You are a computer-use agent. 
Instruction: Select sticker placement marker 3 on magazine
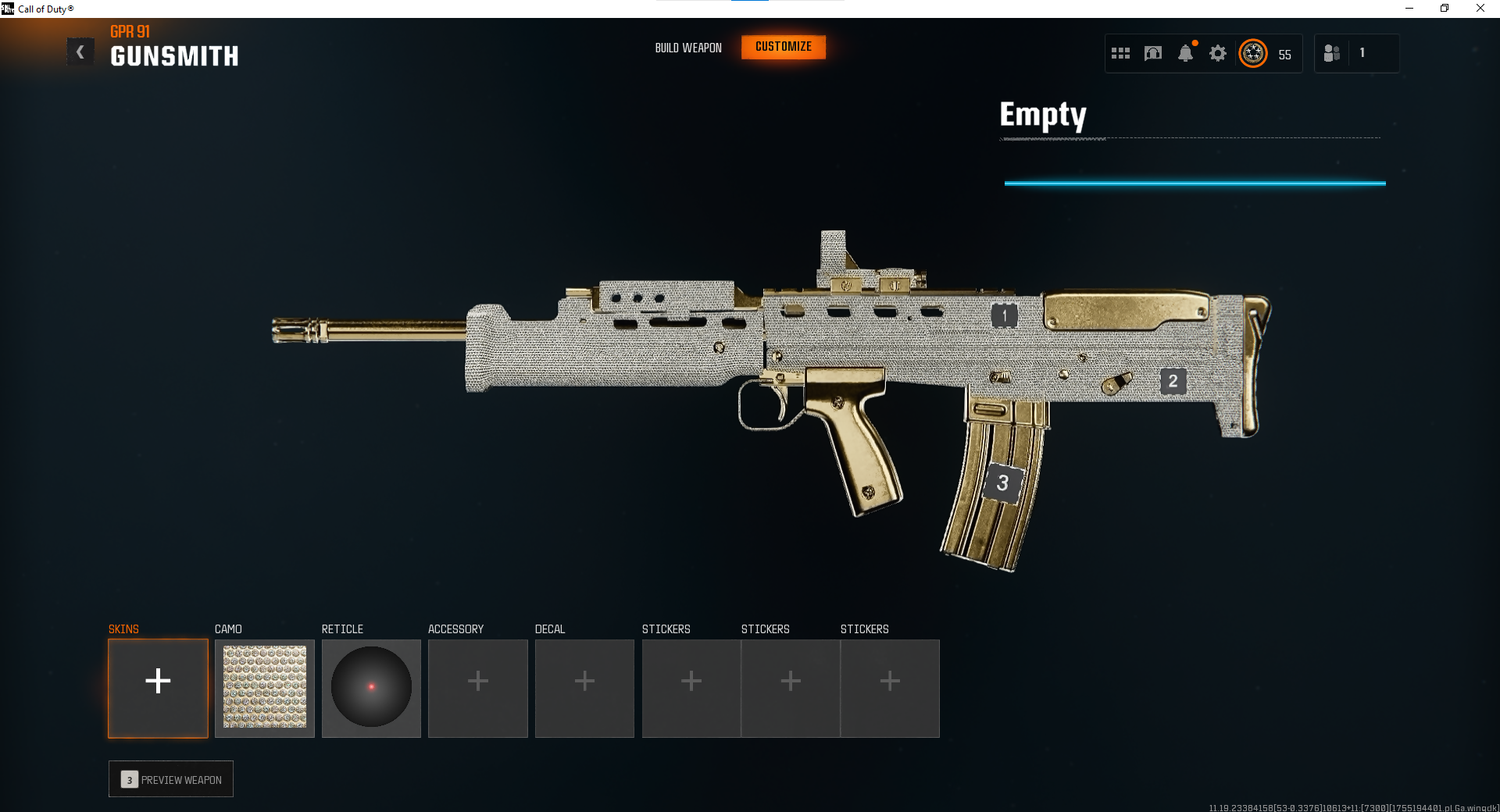coord(1002,483)
